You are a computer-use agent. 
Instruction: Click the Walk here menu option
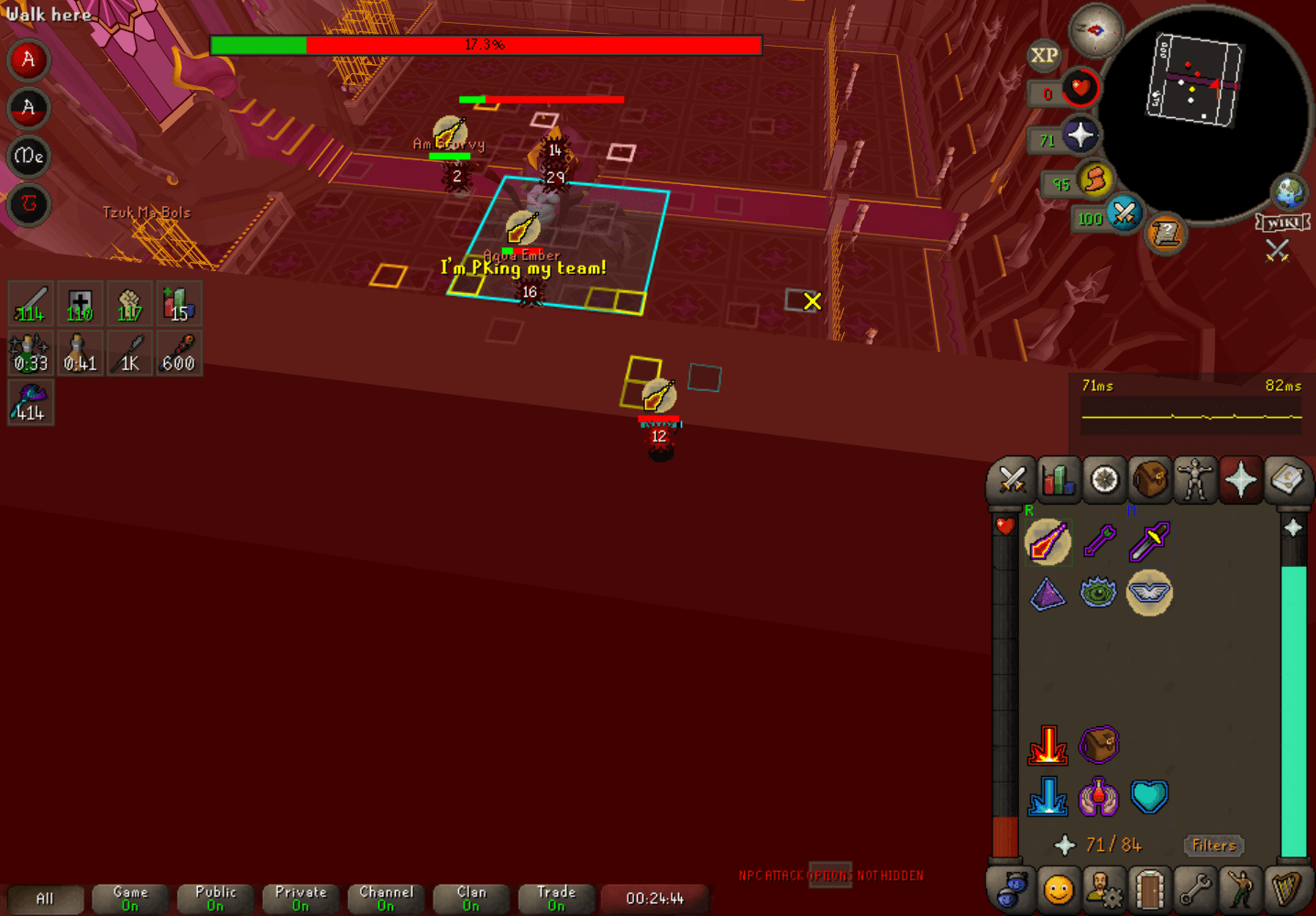pos(50,15)
